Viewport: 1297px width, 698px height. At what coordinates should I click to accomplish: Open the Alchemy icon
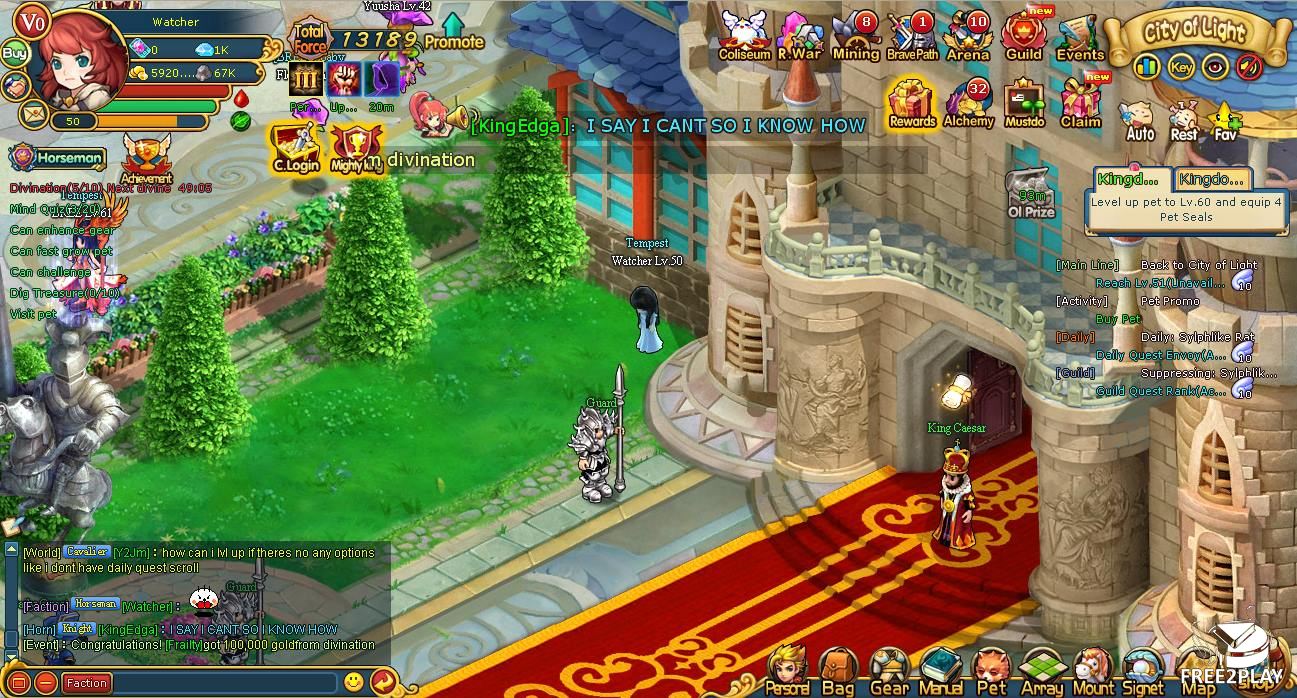point(967,103)
